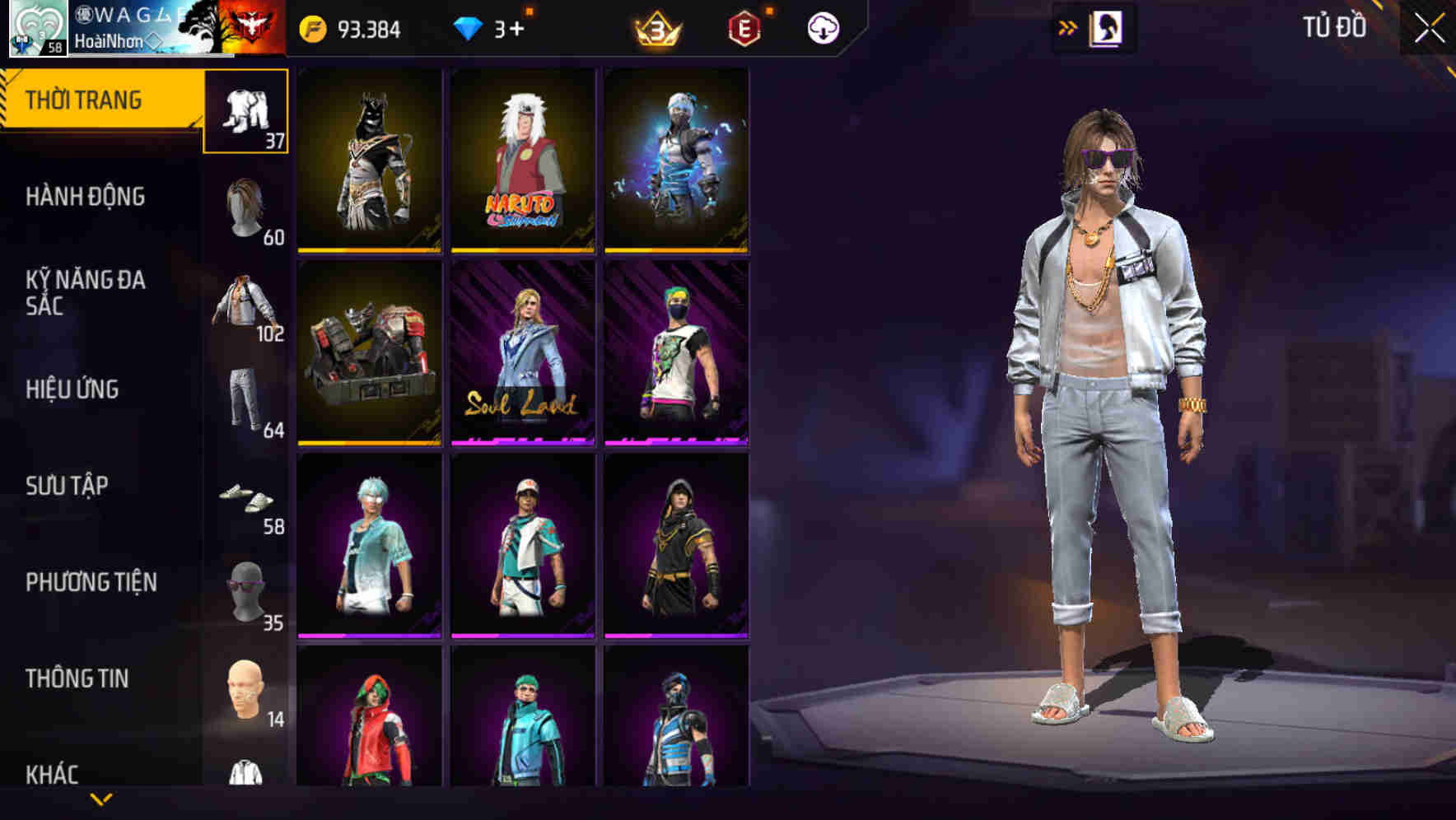Screen dimensions: 1456x820
Task: Open the HIỆU ỨNG category
Action: coord(72,389)
